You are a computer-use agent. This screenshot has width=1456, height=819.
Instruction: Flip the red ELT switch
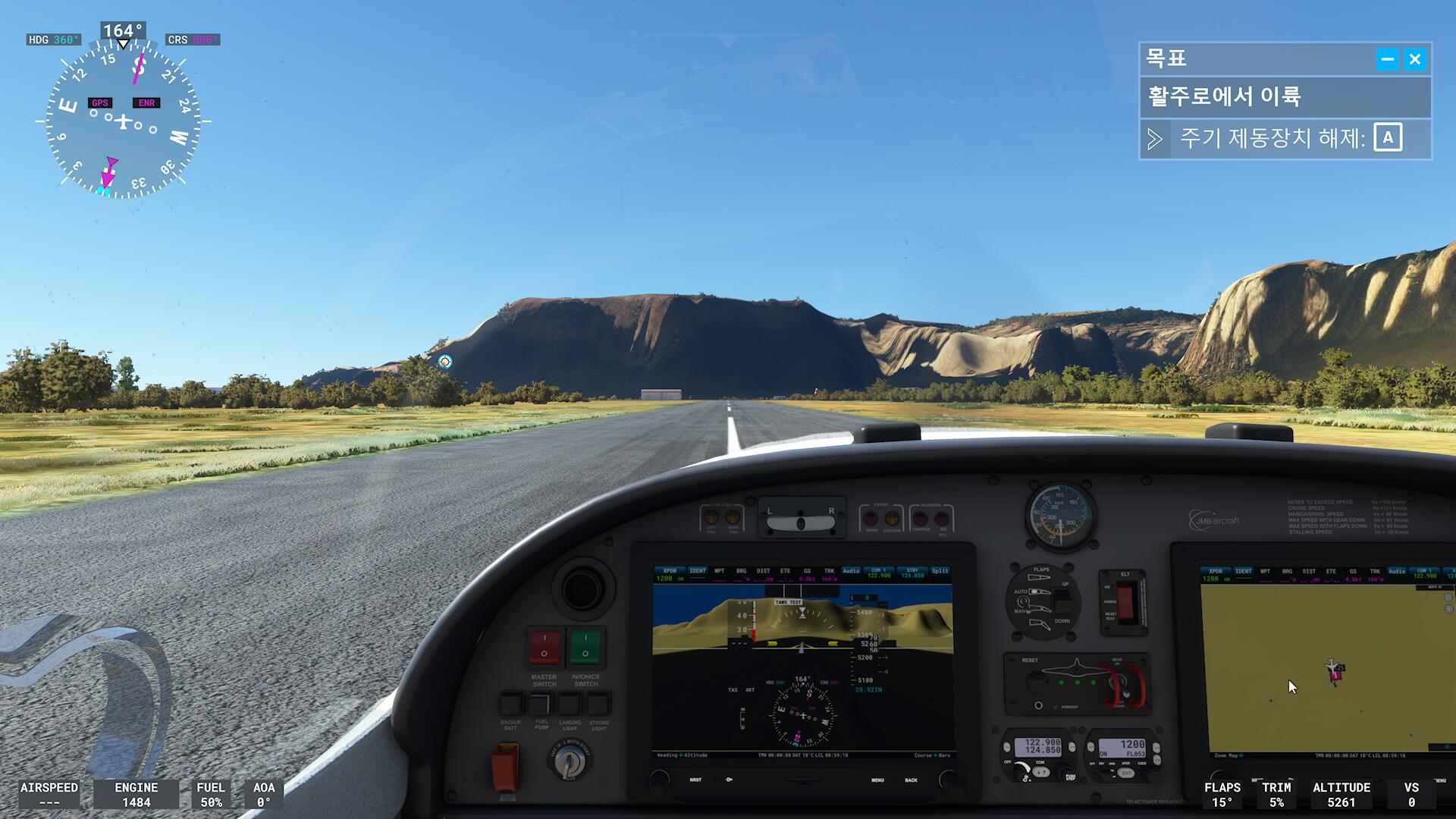coord(1125,602)
